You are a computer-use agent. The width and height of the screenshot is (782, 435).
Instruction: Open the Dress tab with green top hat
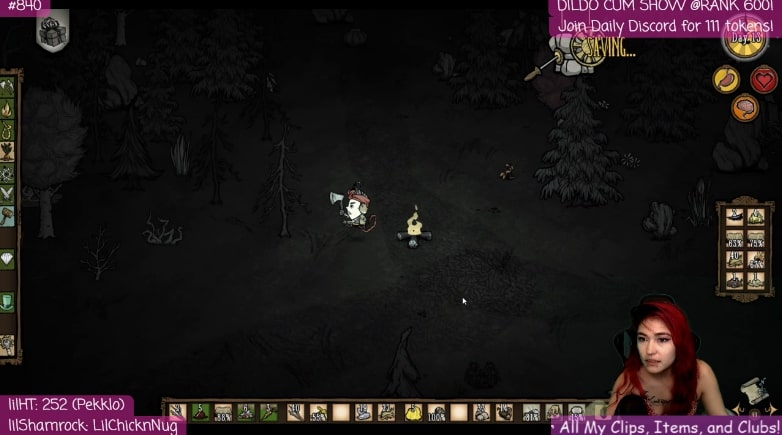point(7,301)
